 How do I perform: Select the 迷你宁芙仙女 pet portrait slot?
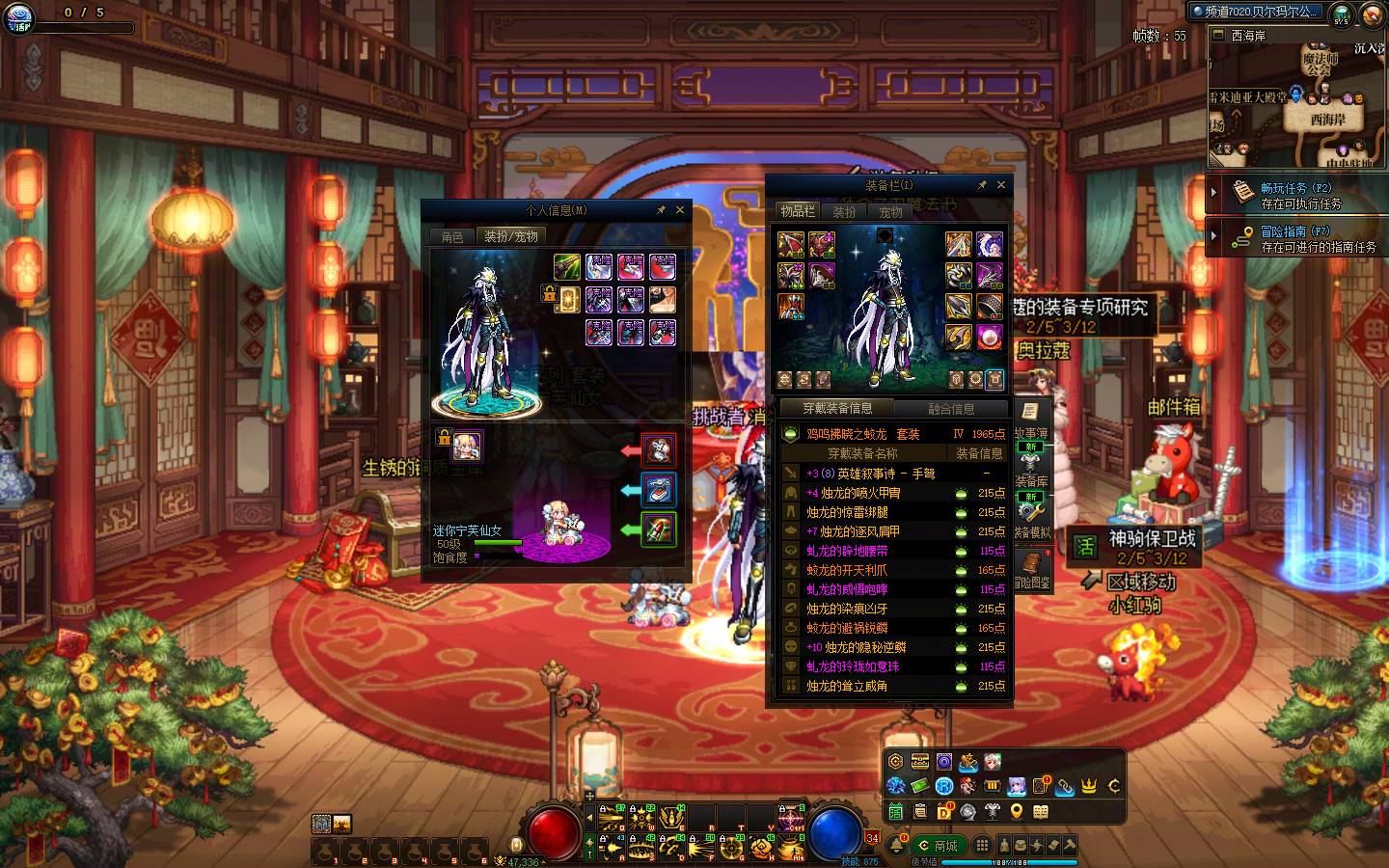(x=468, y=446)
